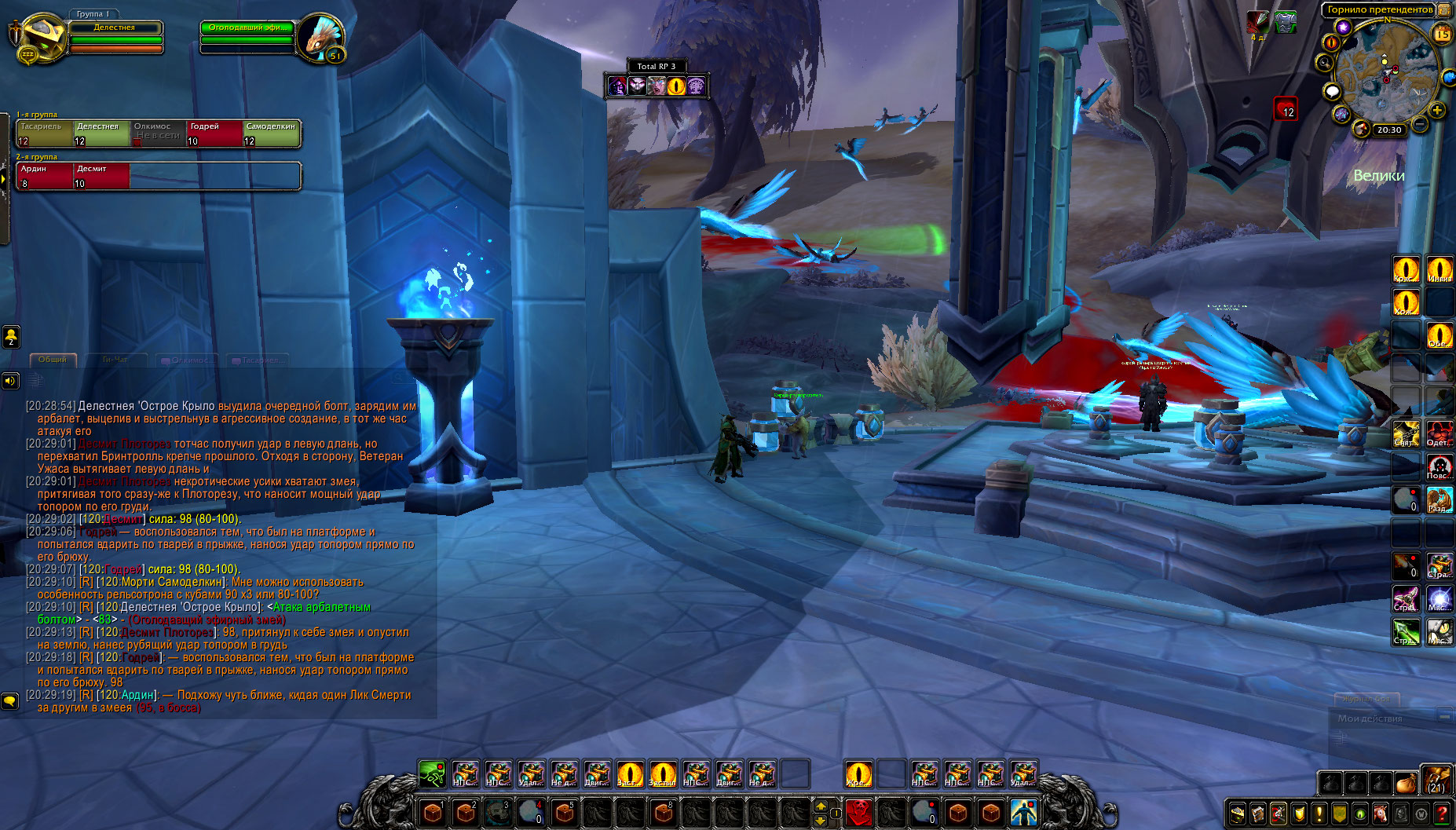Image resolution: width=1456 pixels, height=830 pixels.
Task: Page the action bar up with arrow
Action: pyautogui.click(x=821, y=806)
